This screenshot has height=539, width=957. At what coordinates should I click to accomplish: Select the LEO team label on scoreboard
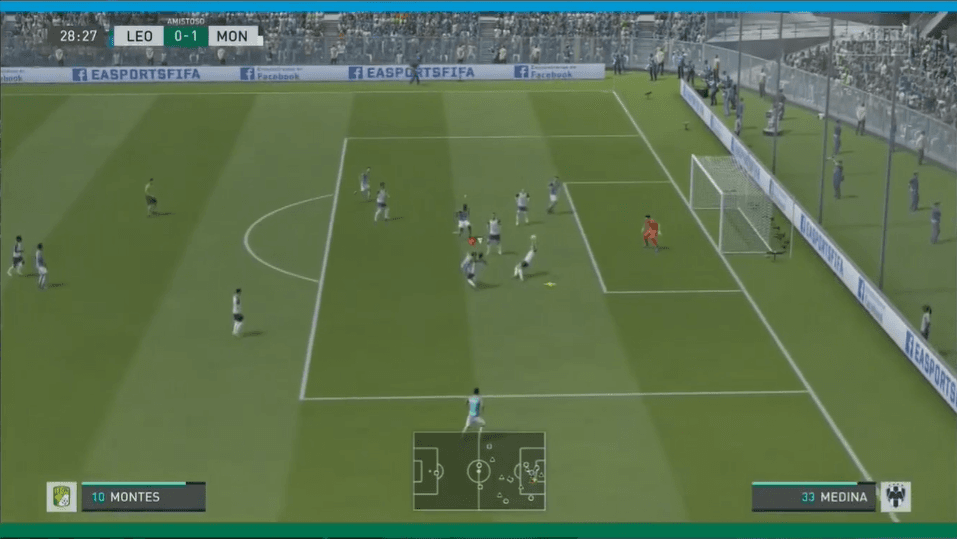138,36
